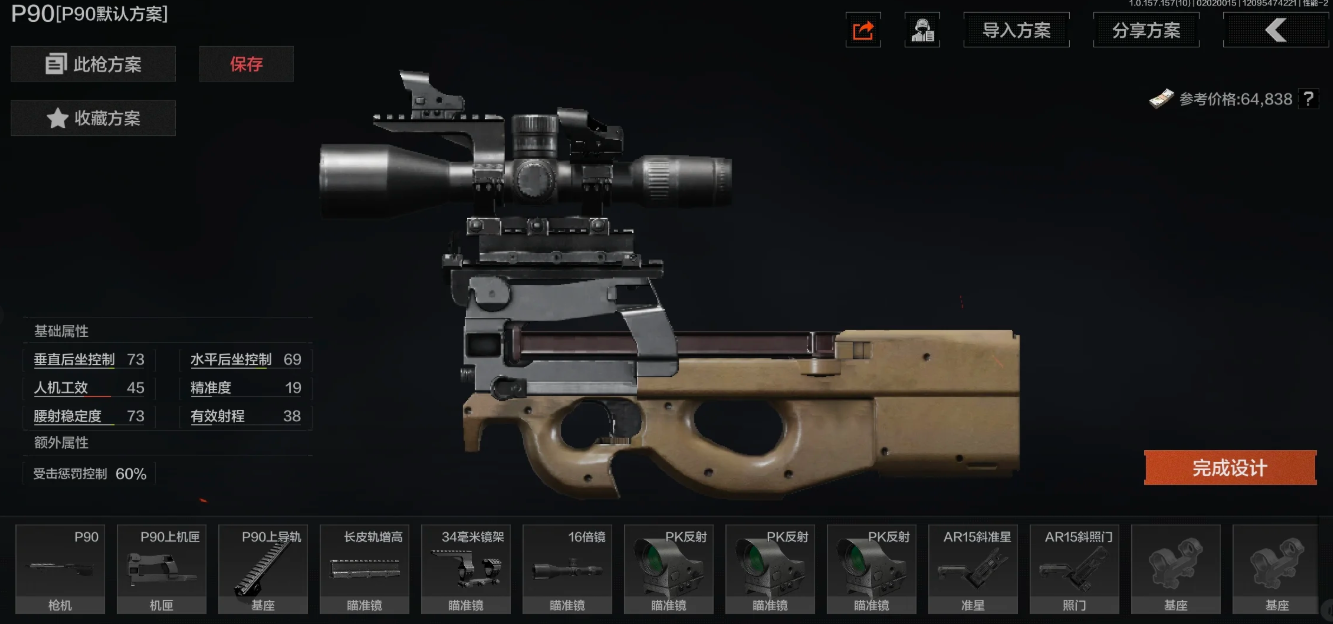Go back with the left arrow button
This screenshot has height=624, width=1333.
click(1275, 31)
